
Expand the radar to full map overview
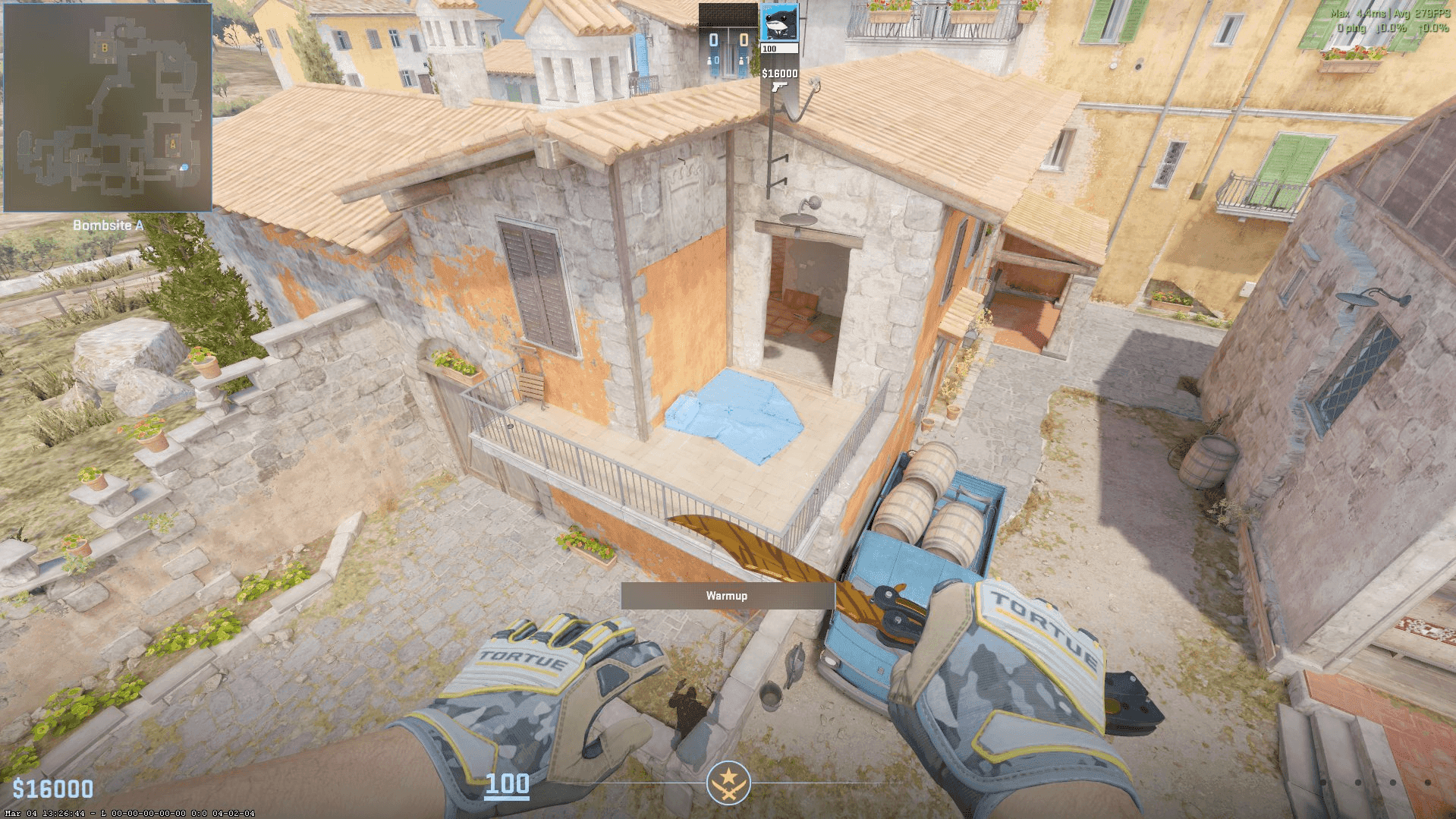[108, 106]
